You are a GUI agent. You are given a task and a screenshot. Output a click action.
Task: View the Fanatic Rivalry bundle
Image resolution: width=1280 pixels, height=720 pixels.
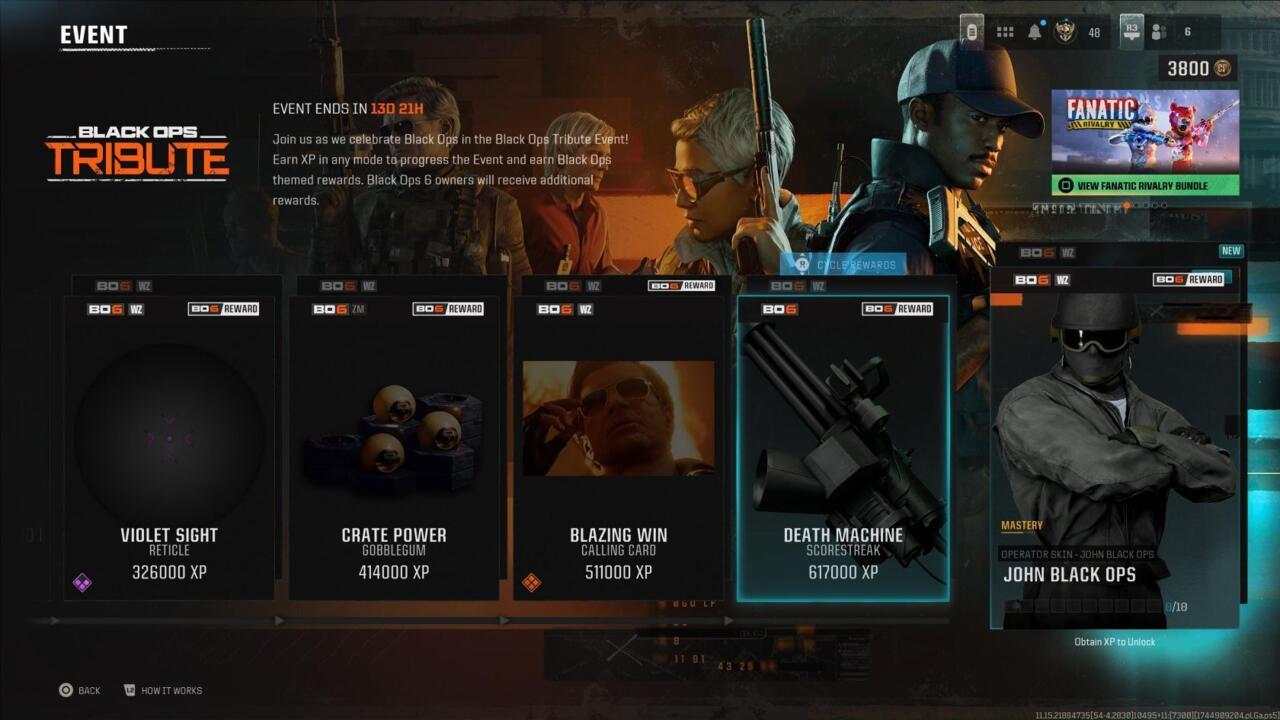(x=1145, y=185)
